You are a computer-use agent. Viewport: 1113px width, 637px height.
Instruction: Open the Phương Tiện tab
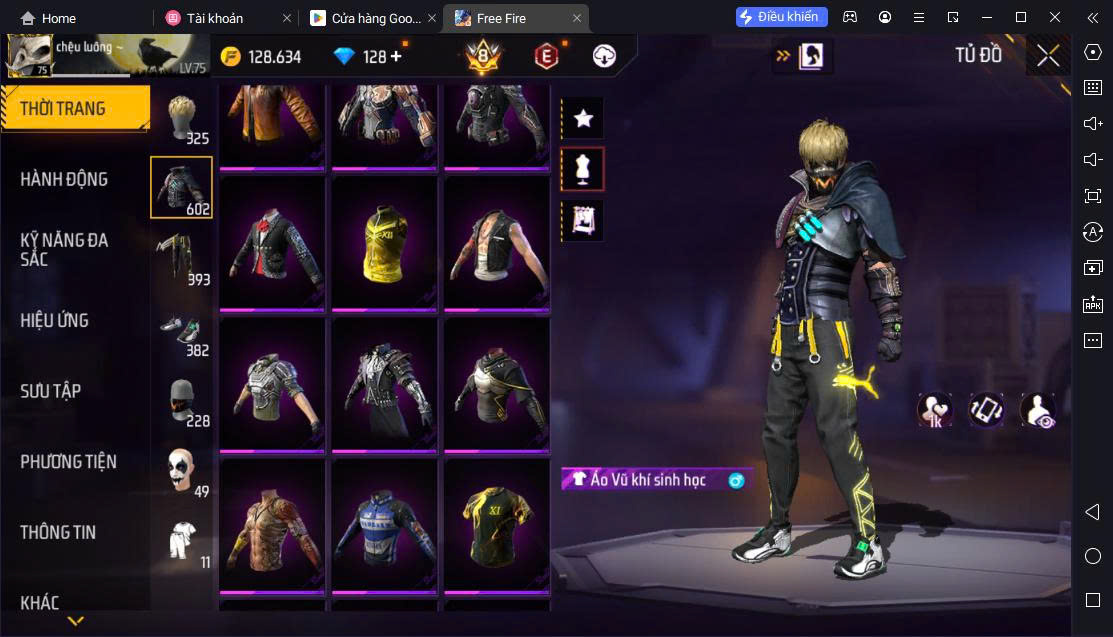pos(69,462)
